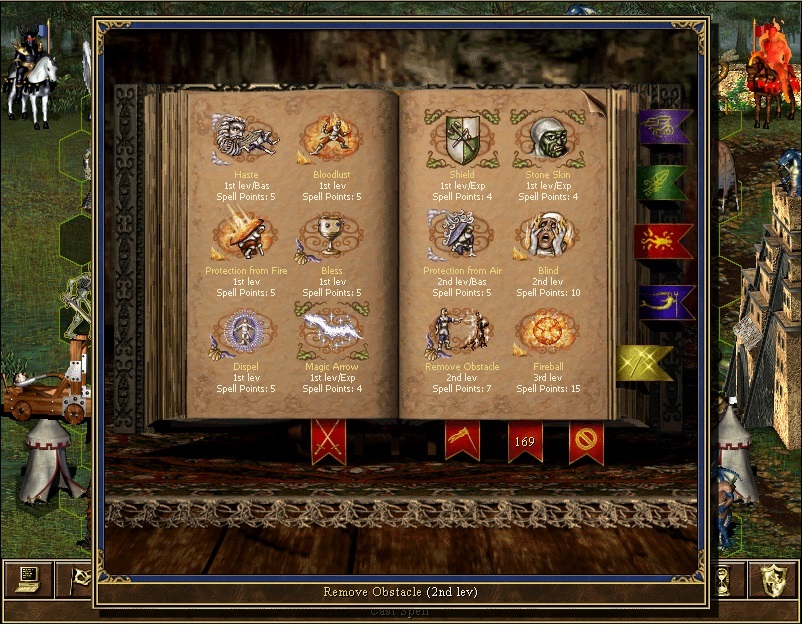803x625 pixels.
Task: Choose the Remove Obstacle spell
Action: click(461, 330)
